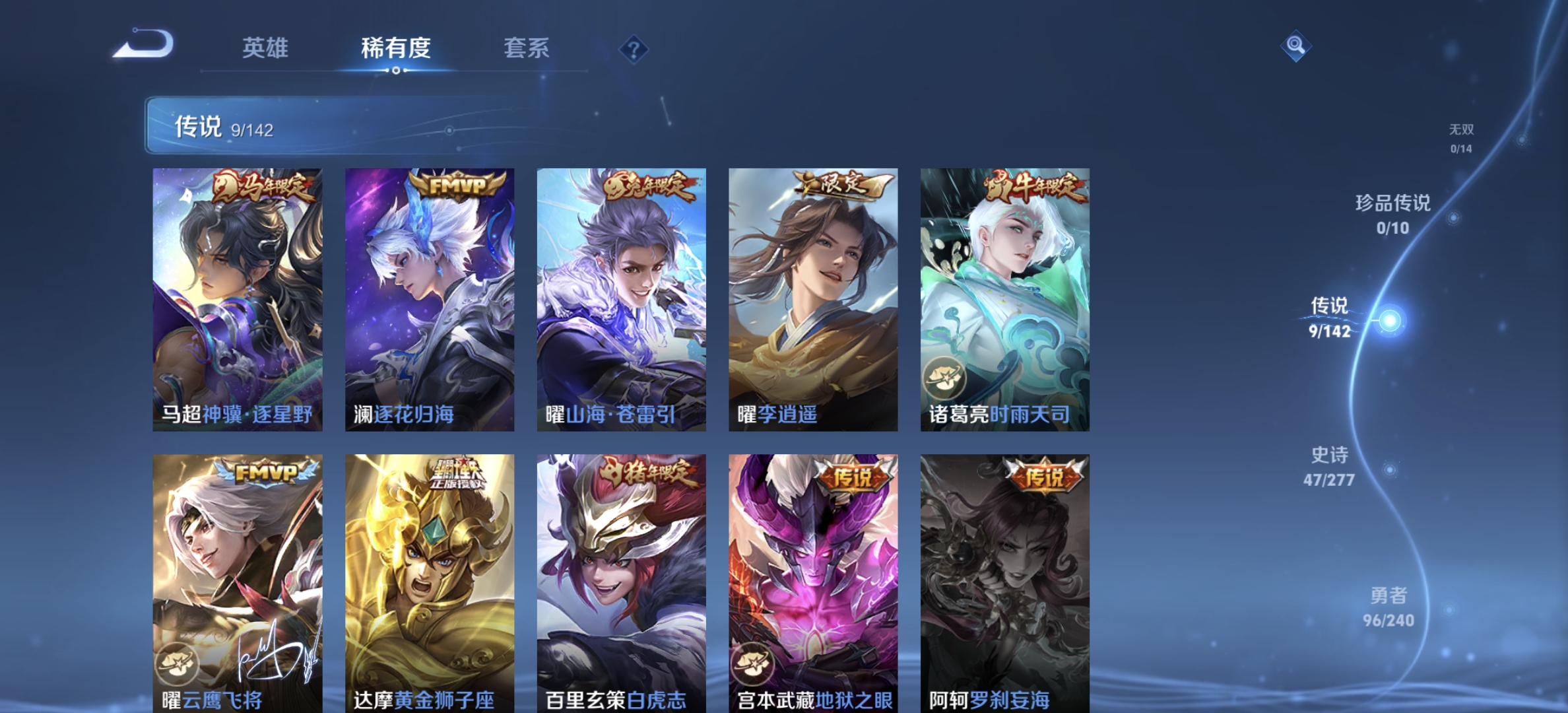Click the help question mark icon
The image size is (1568, 713).
tap(633, 50)
